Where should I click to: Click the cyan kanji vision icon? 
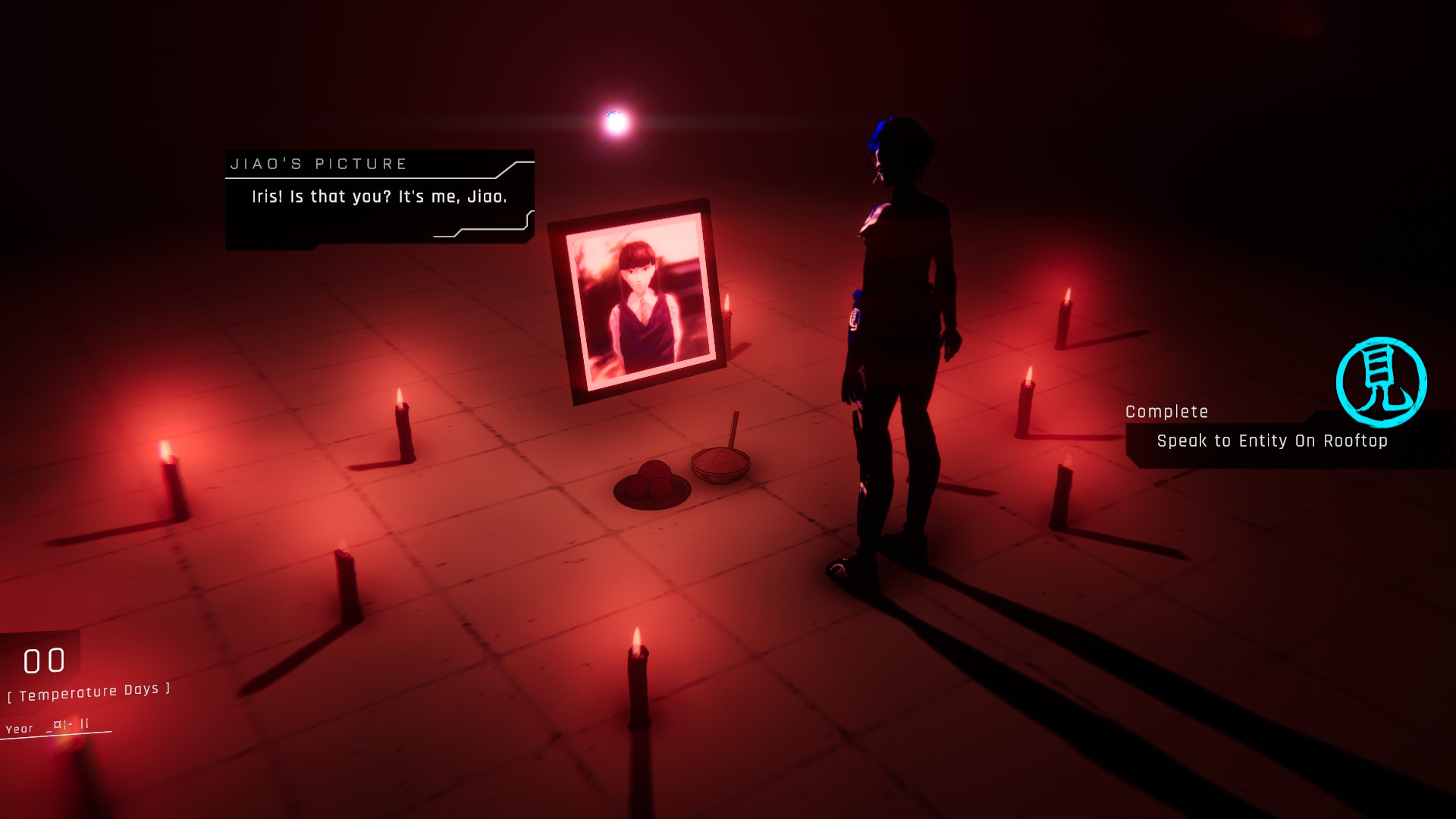pyautogui.click(x=1380, y=381)
